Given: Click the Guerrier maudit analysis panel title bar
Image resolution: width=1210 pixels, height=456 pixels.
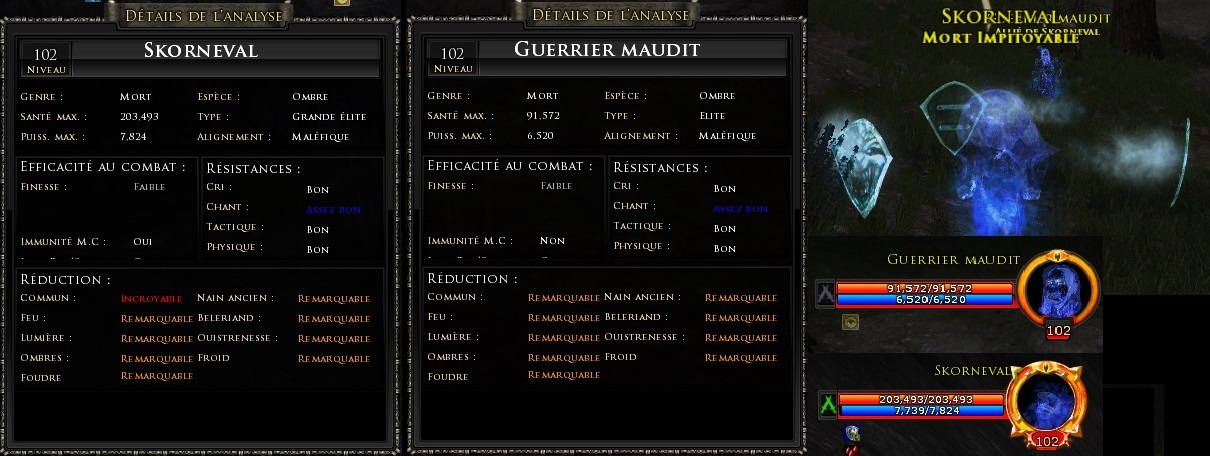Looking at the screenshot, I should (610, 15).
